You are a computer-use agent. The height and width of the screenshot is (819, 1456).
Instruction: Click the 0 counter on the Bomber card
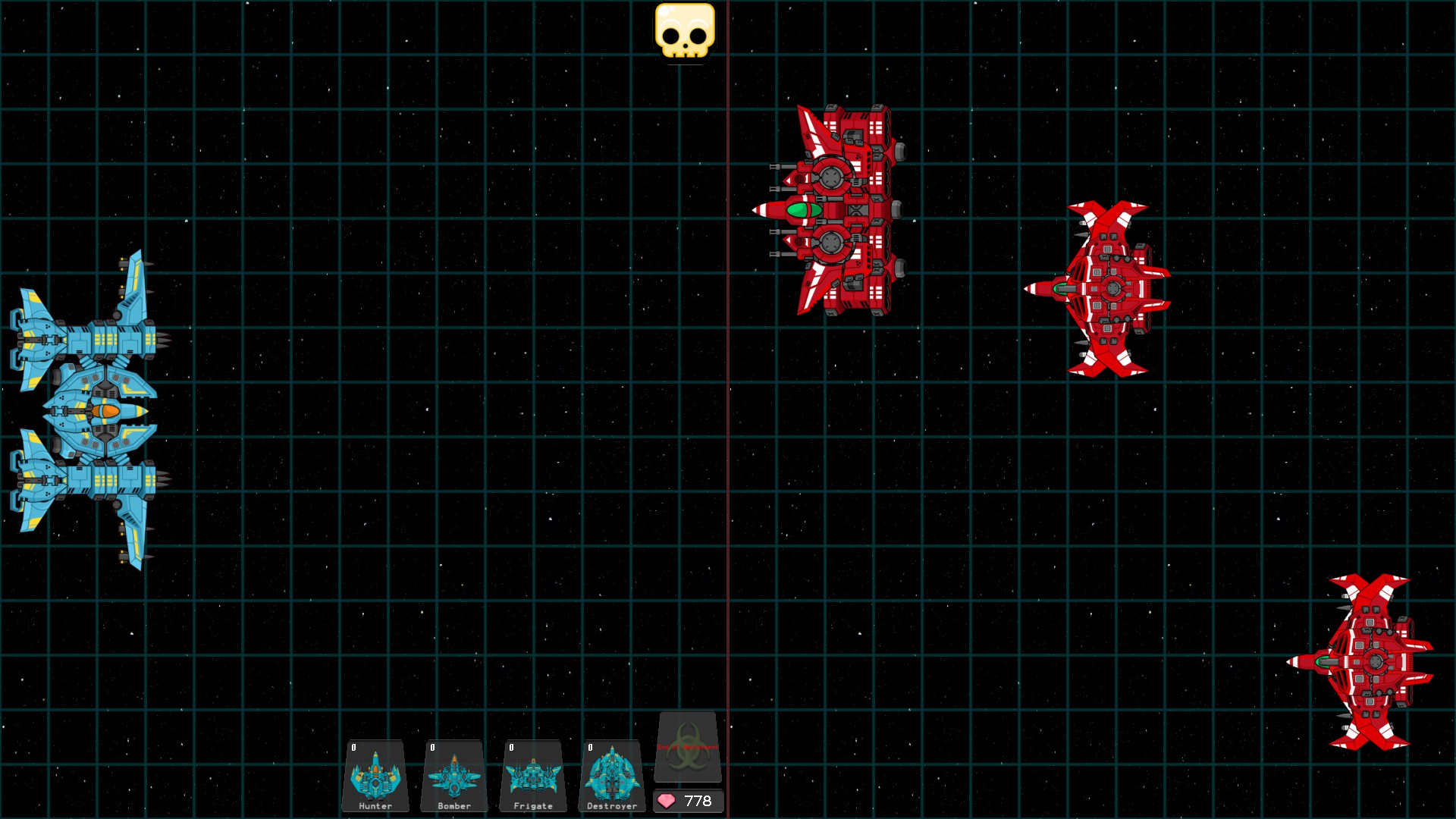[x=433, y=748]
